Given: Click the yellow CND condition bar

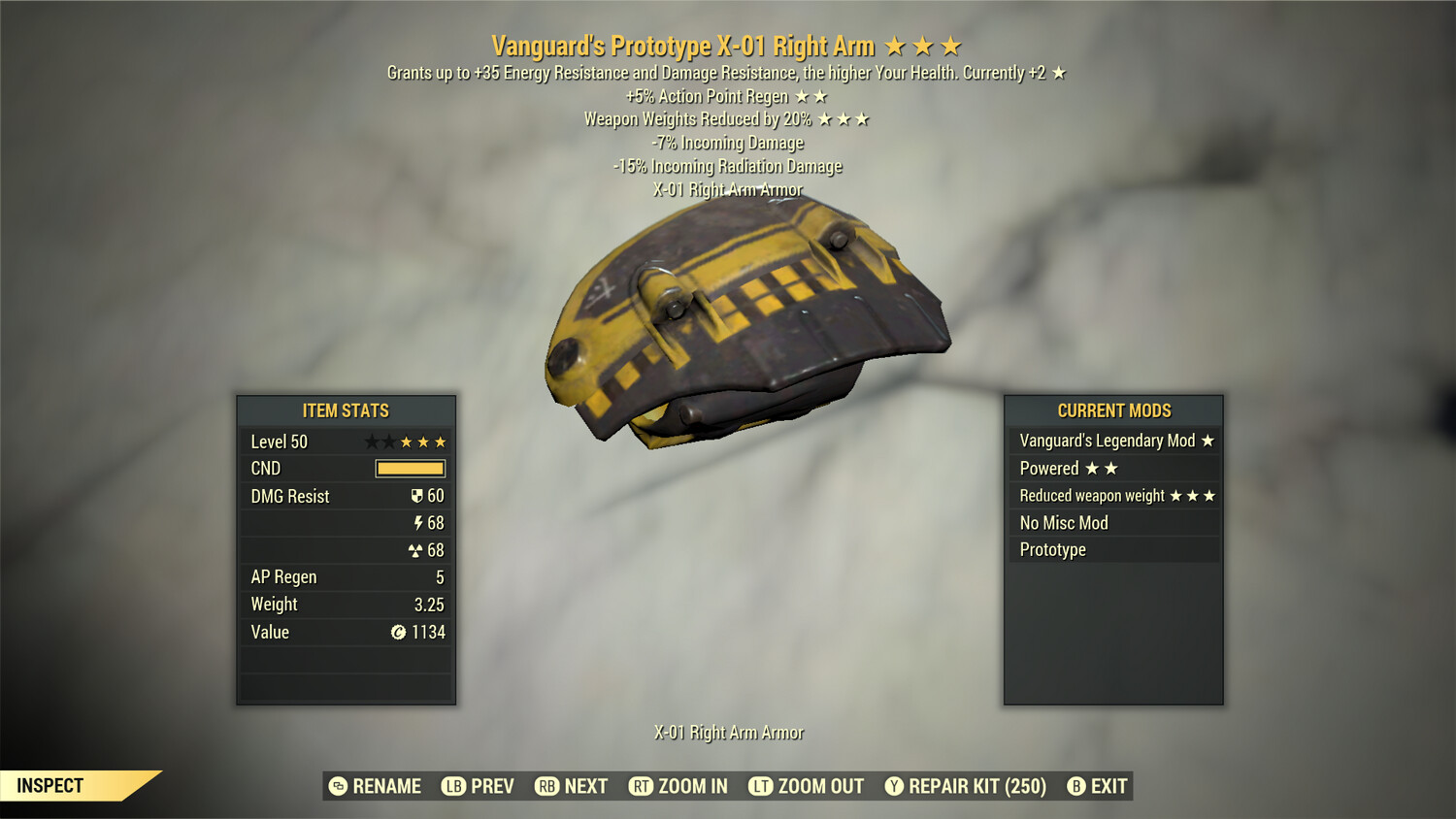Looking at the screenshot, I should coord(409,468).
